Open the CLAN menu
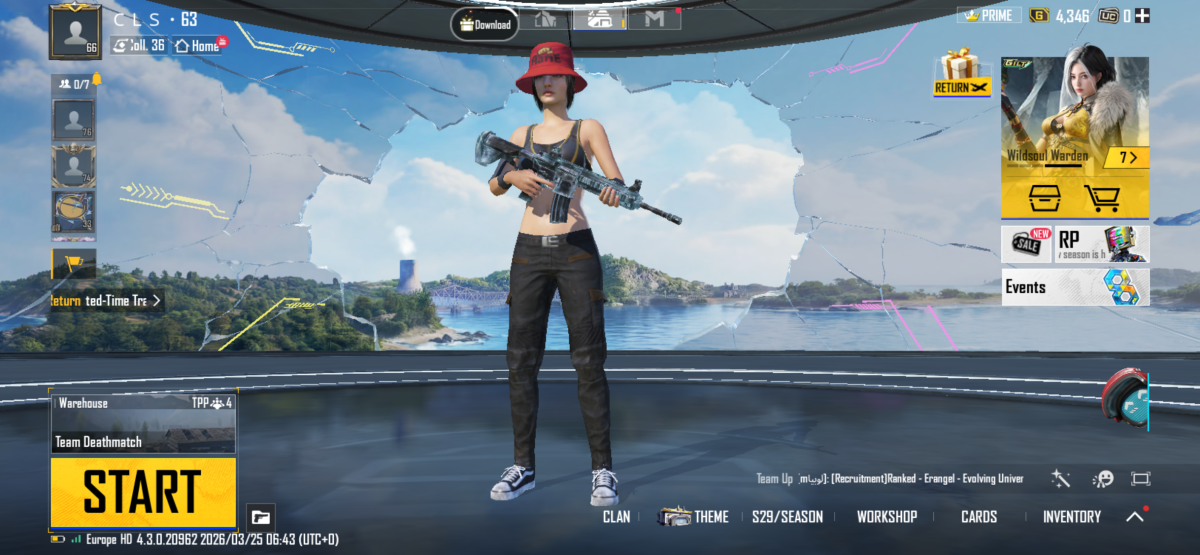Screen dimensions: 1200x555 616,517
